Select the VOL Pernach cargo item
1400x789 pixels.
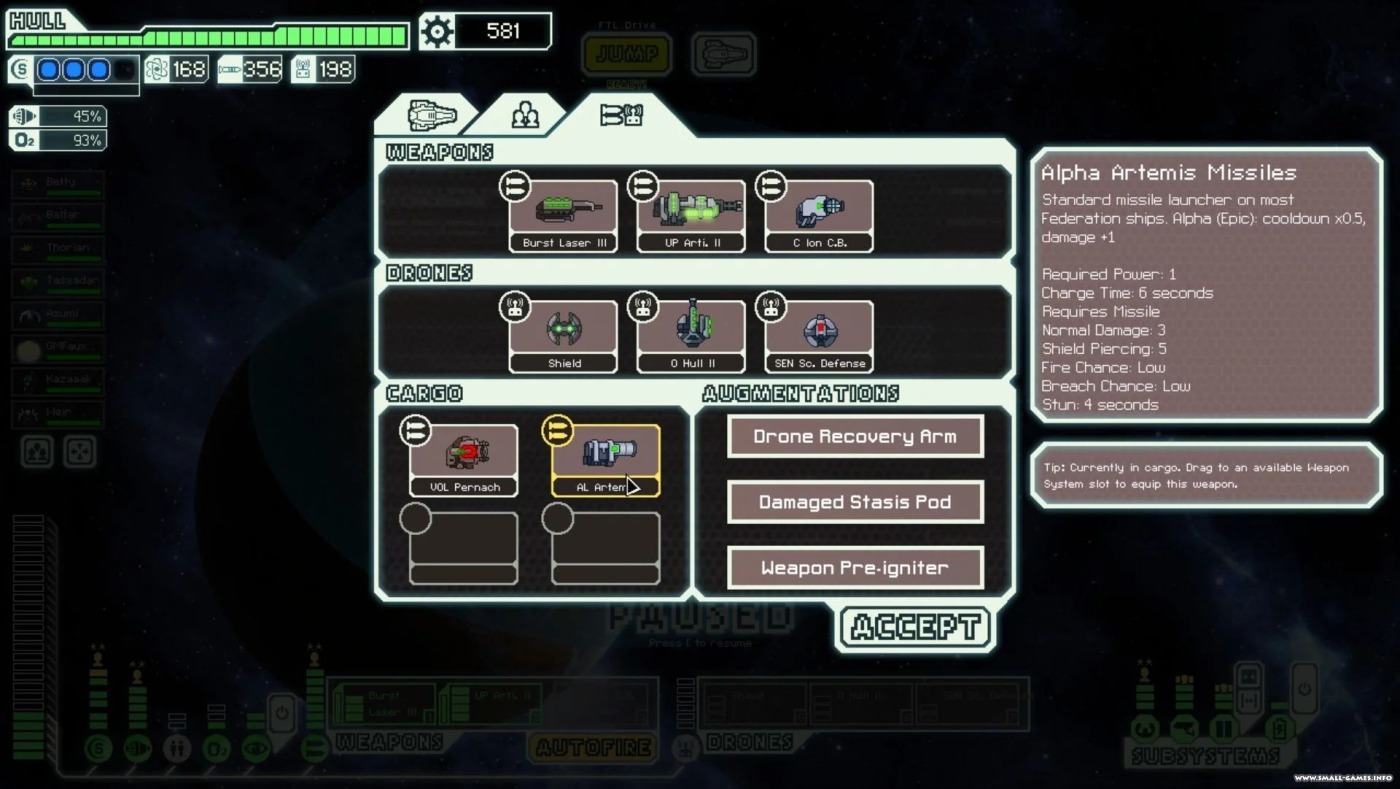coord(464,460)
